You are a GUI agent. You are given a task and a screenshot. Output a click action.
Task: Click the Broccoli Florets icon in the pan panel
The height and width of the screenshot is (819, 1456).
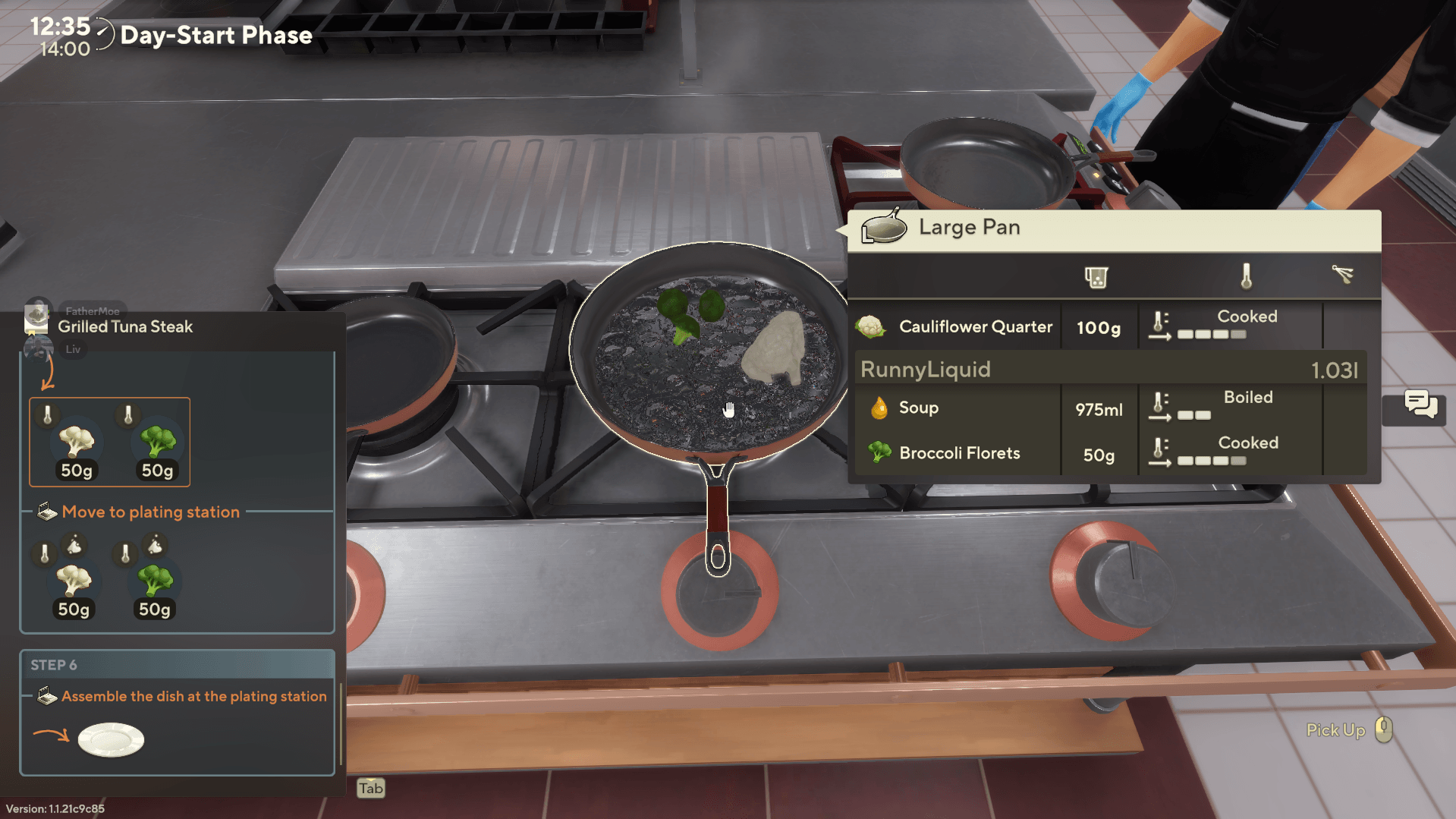point(878,452)
